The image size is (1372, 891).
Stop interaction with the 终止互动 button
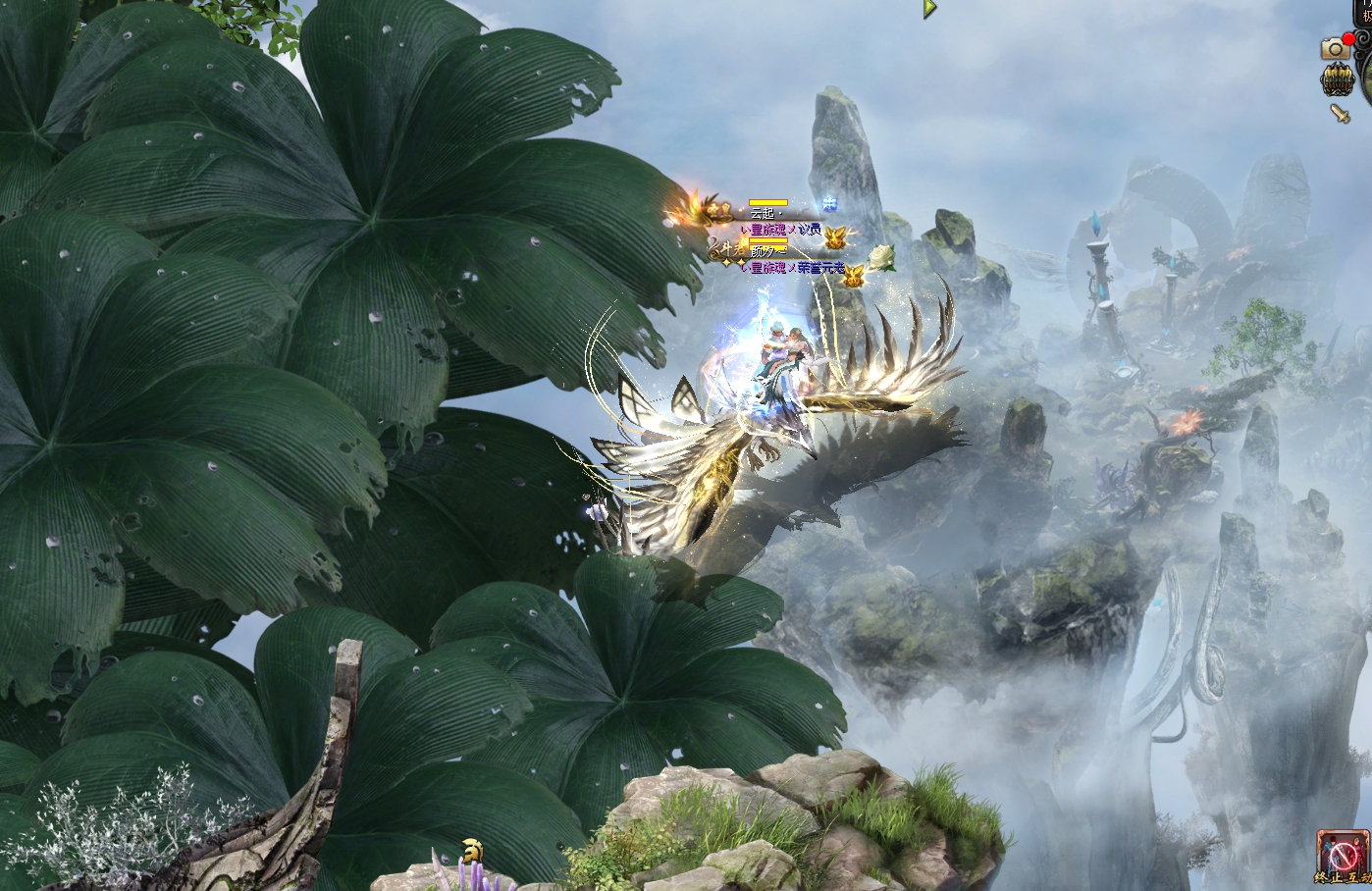pos(1341,856)
